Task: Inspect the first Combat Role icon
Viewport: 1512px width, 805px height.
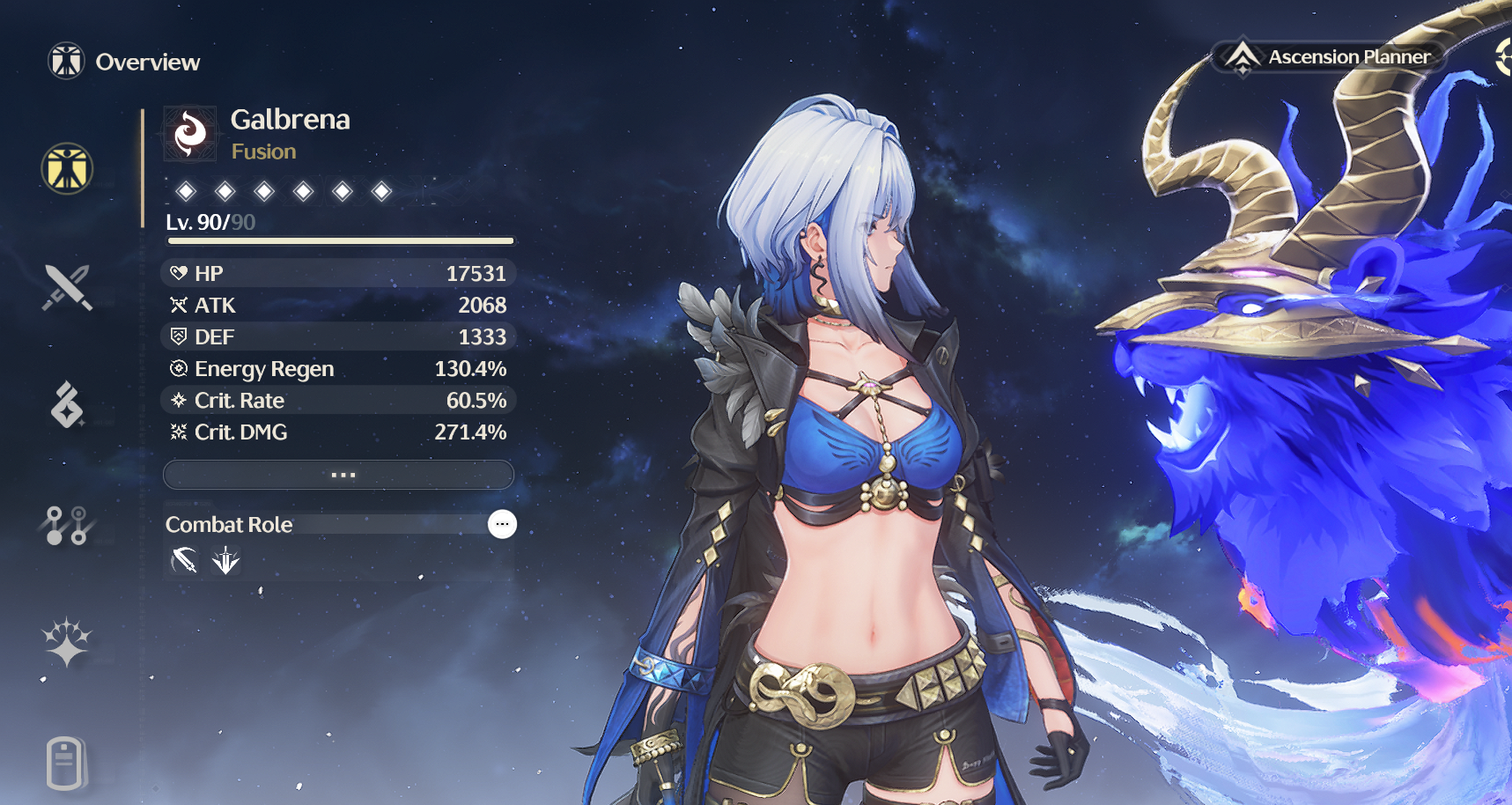Action: (x=184, y=560)
